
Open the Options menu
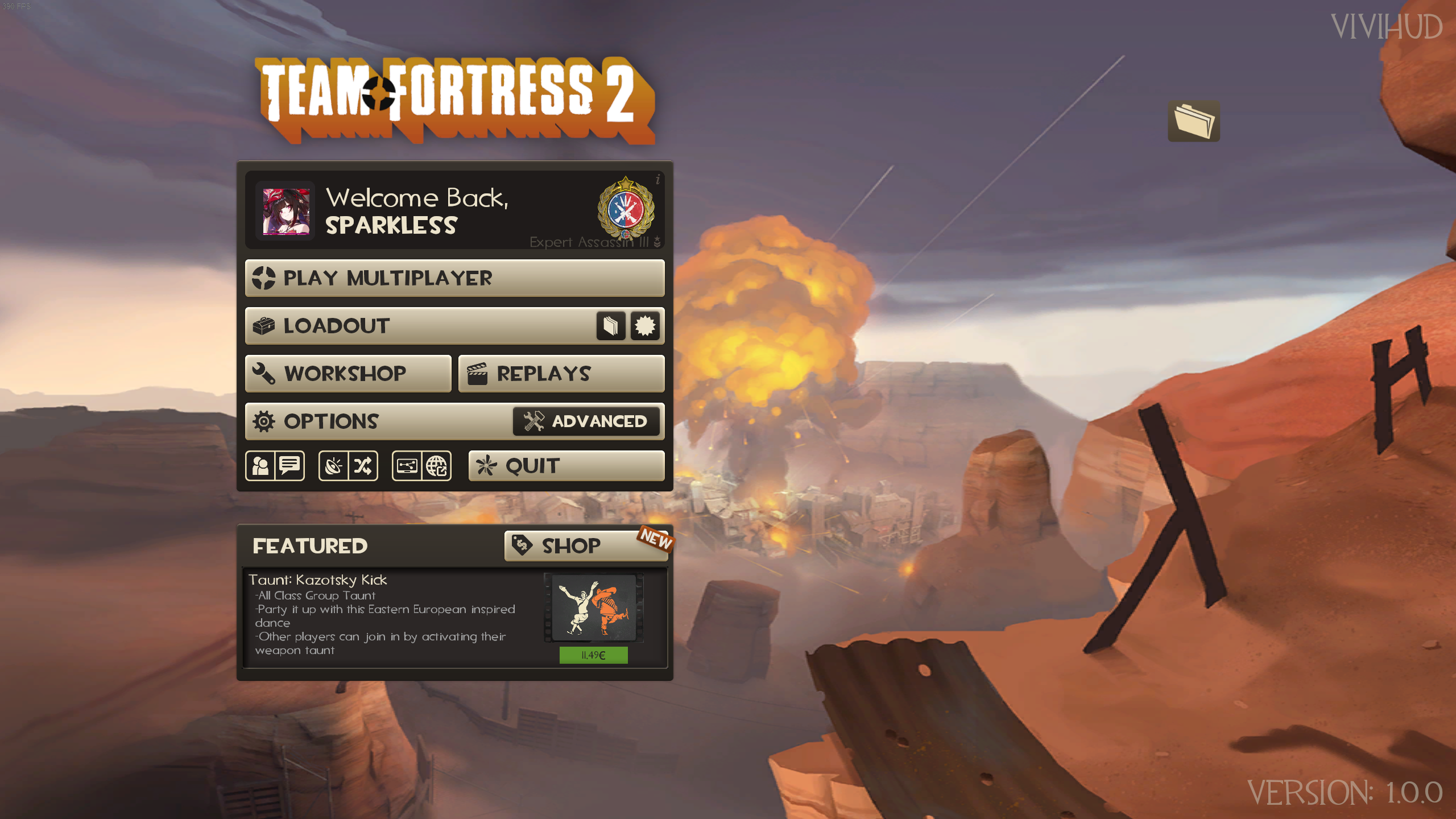pos(378,421)
